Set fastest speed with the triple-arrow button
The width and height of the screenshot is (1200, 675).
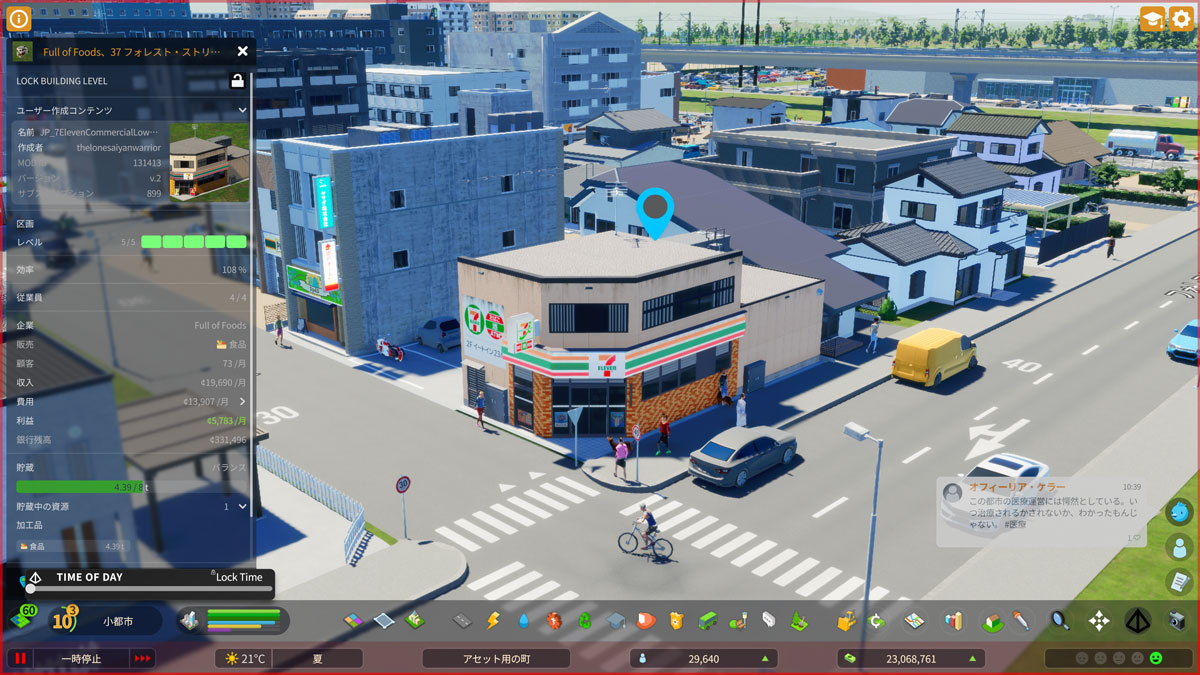click(143, 658)
